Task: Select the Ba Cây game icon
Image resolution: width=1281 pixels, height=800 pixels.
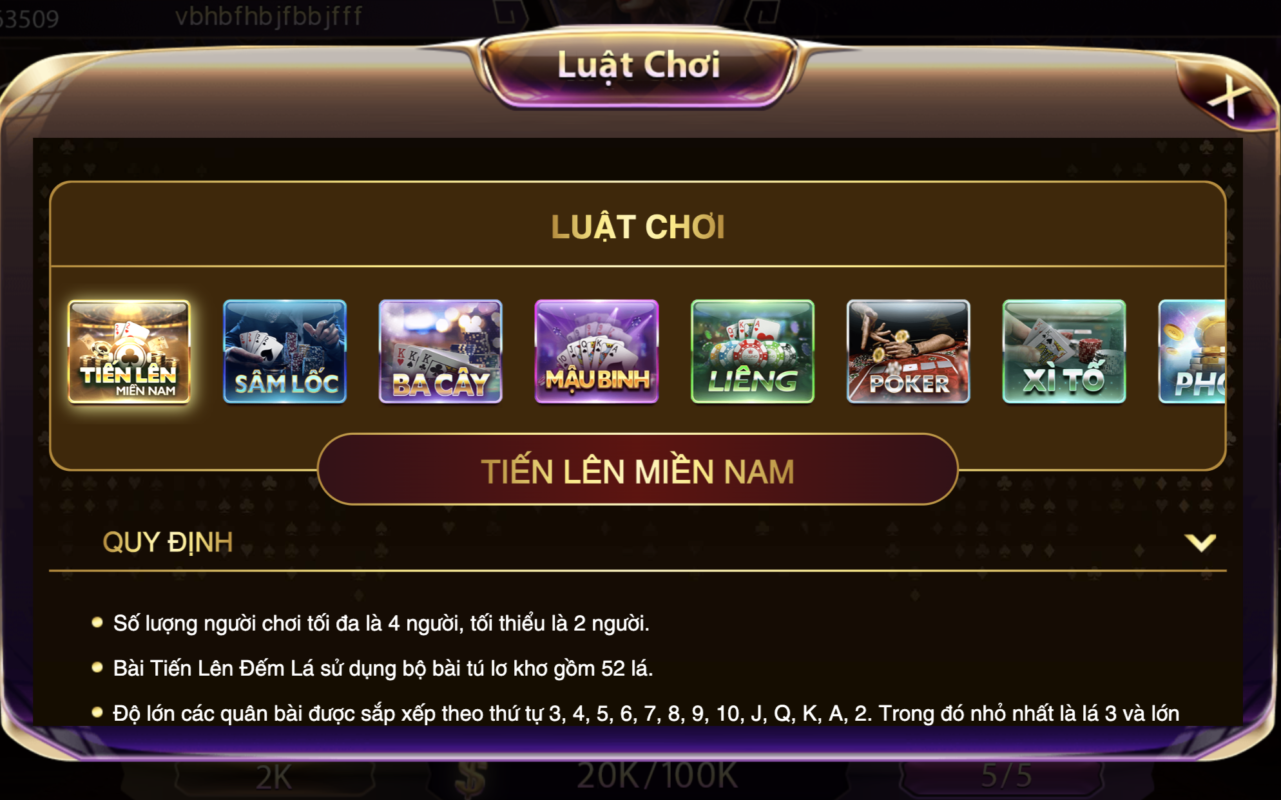Action: click(x=441, y=351)
